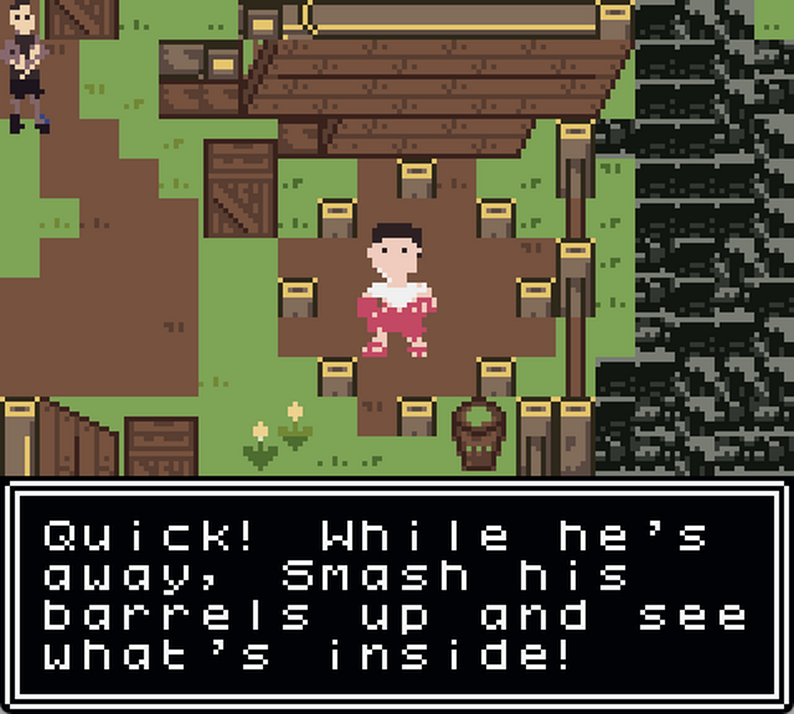
Task: Click the dialogue box to advance text
Action: click(396, 595)
